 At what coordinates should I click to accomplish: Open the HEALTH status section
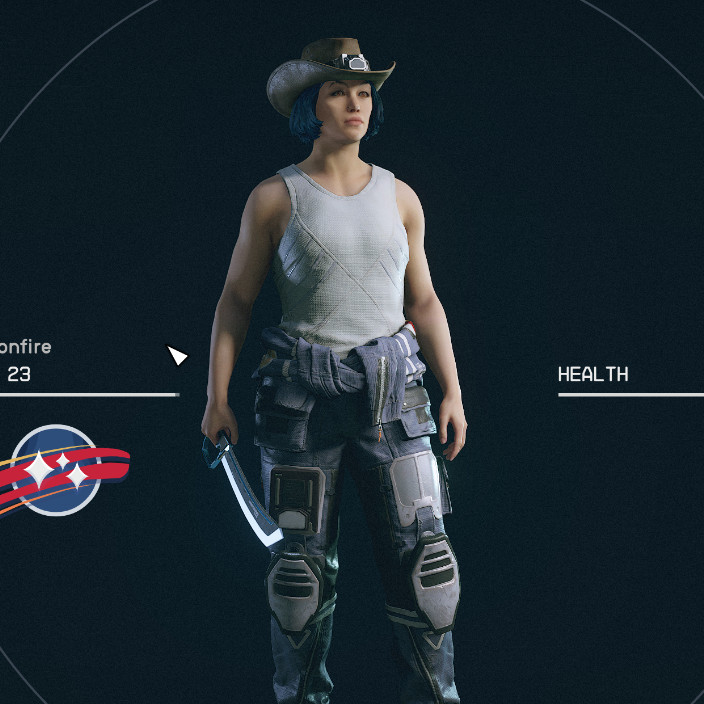593,375
